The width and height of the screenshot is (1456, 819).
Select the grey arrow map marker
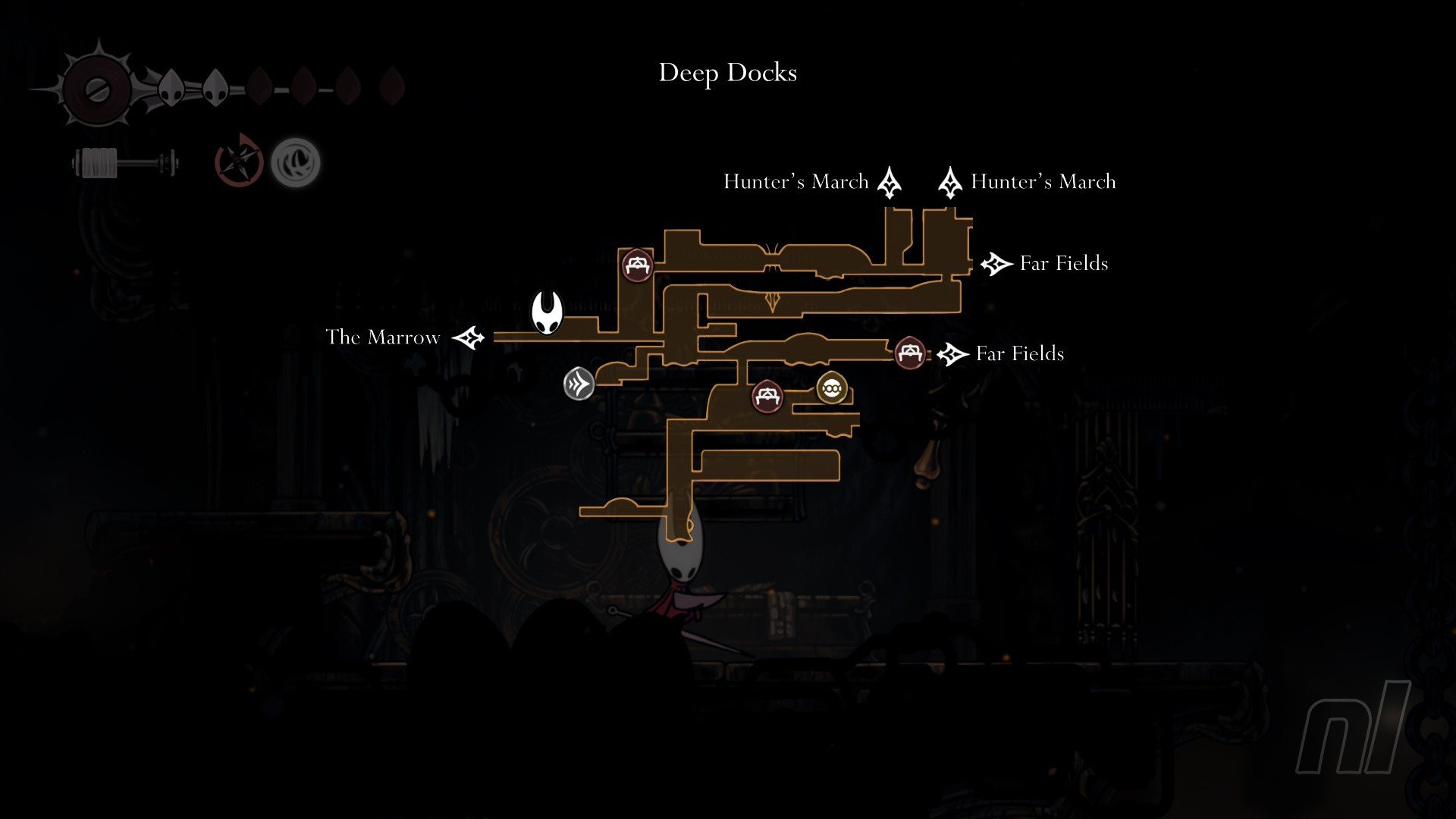click(579, 384)
